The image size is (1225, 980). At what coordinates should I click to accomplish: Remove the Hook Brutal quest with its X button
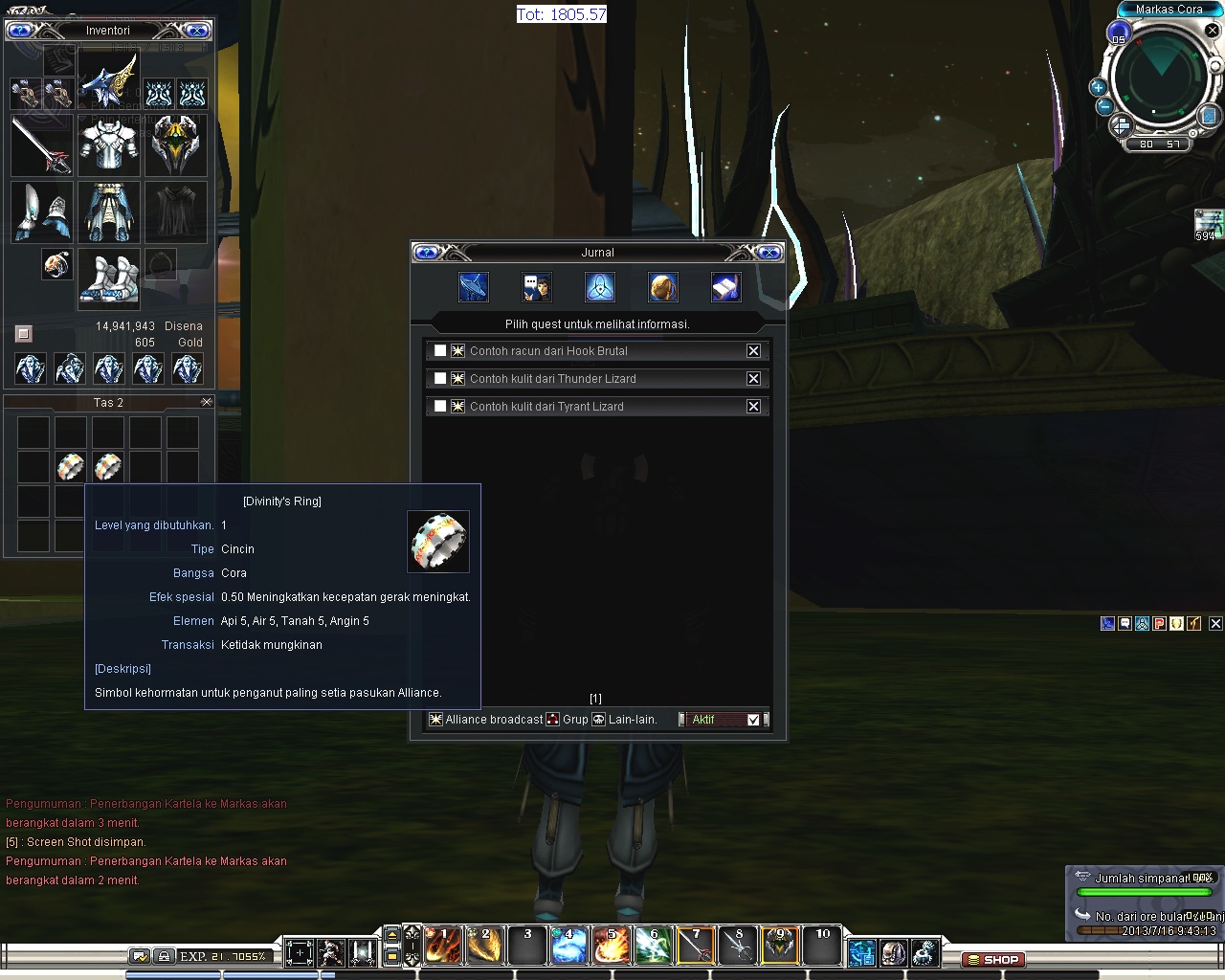coord(754,350)
